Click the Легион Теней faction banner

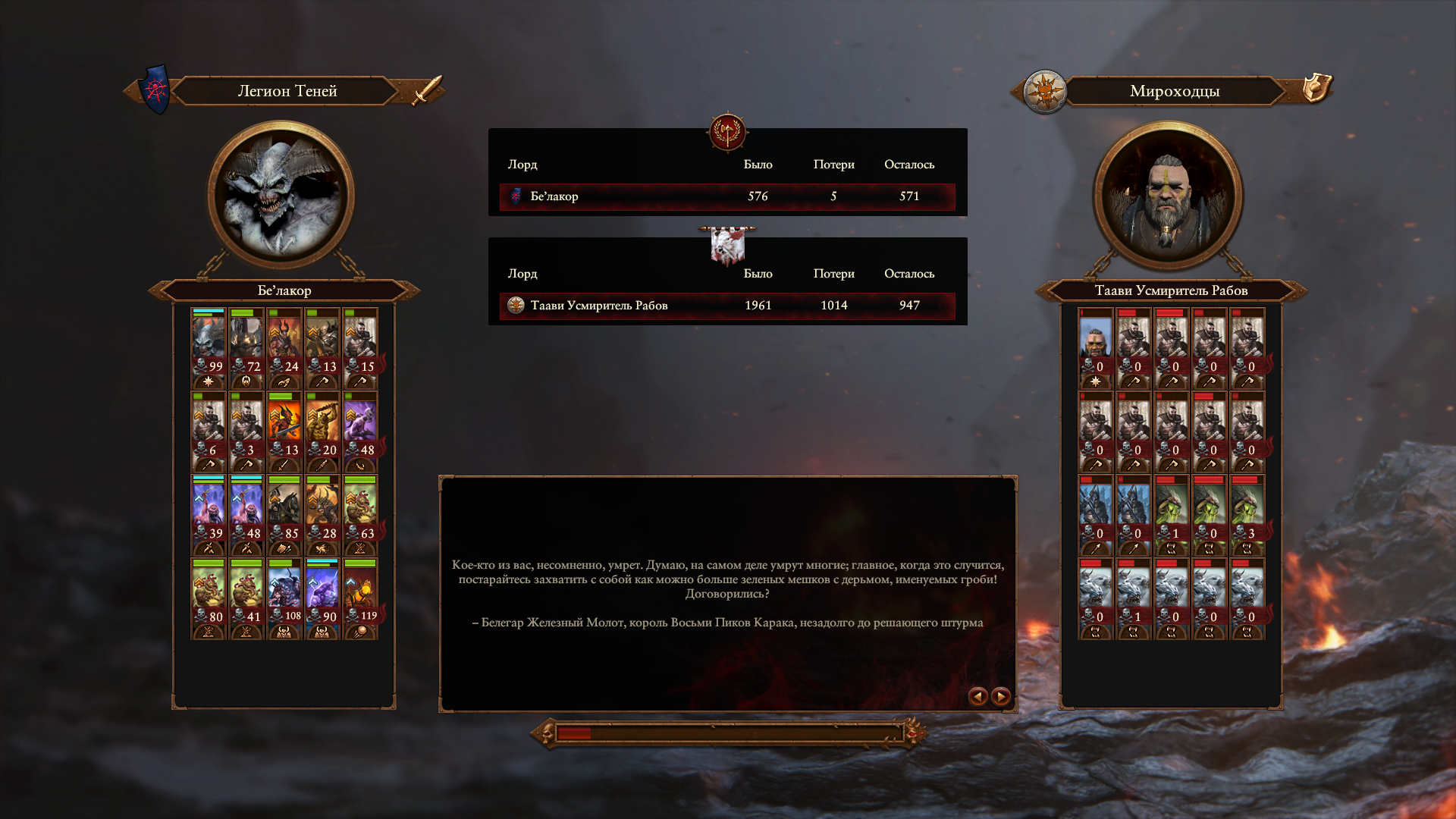pyautogui.click(x=287, y=91)
